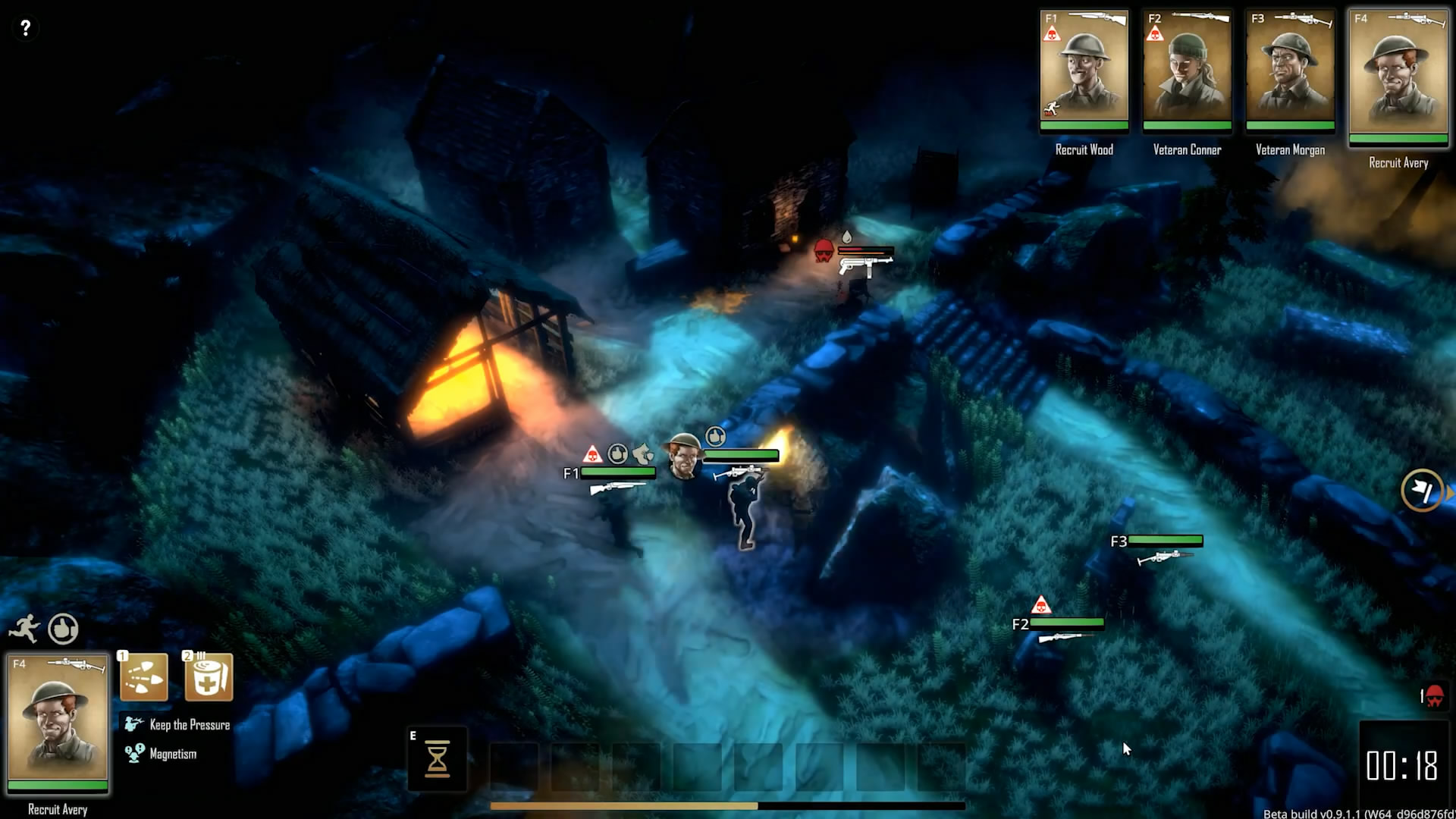
Task: Target the red skull enemy marker
Action: click(x=824, y=251)
